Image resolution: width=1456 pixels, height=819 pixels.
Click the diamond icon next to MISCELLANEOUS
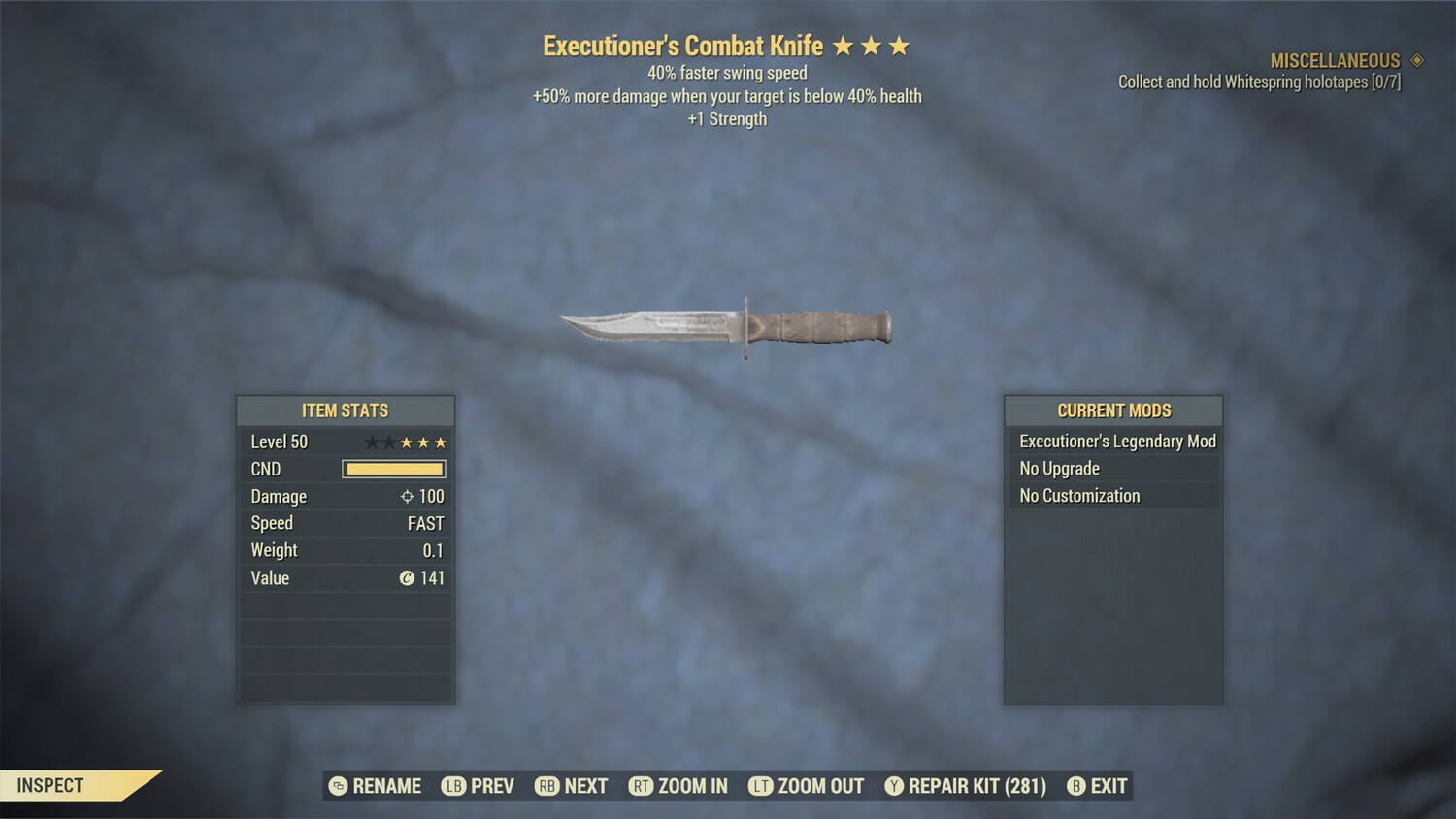[1417, 60]
